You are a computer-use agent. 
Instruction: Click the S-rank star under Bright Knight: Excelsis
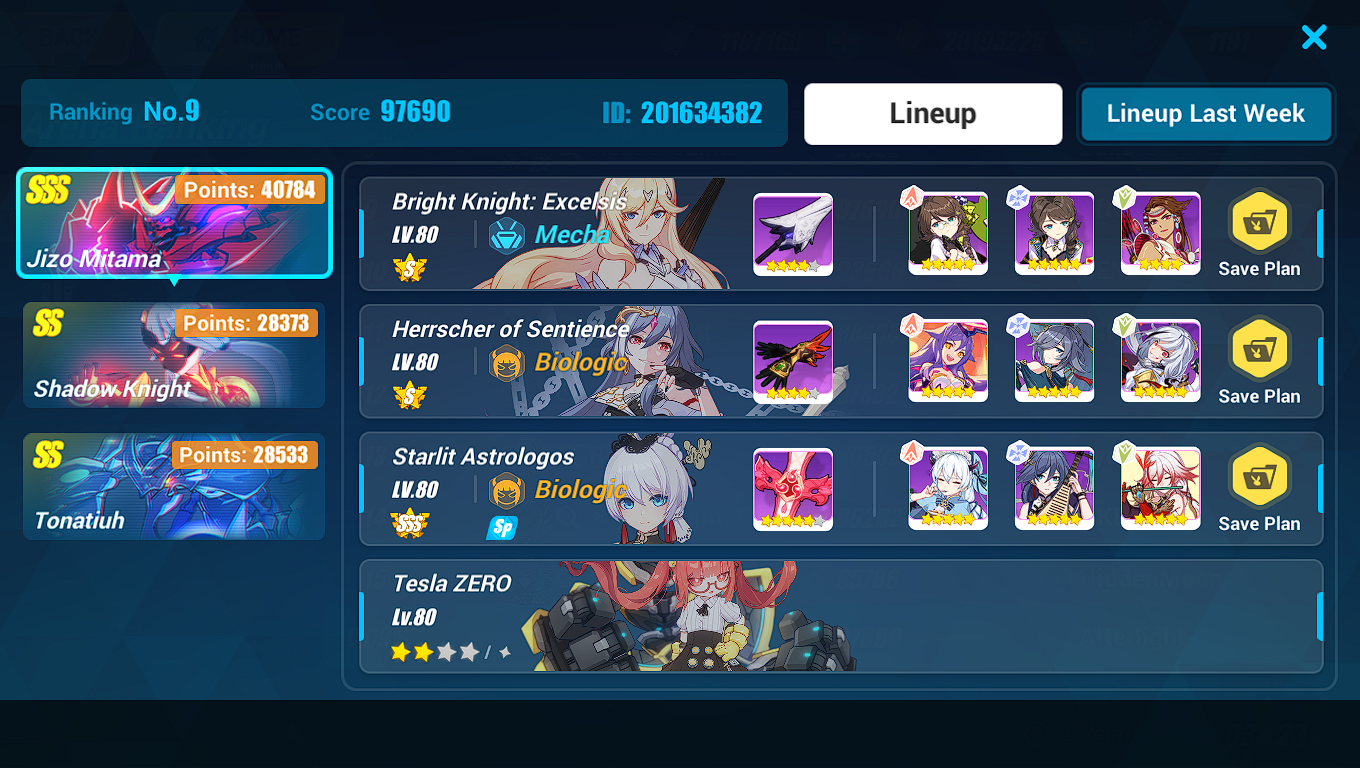tap(411, 268)
